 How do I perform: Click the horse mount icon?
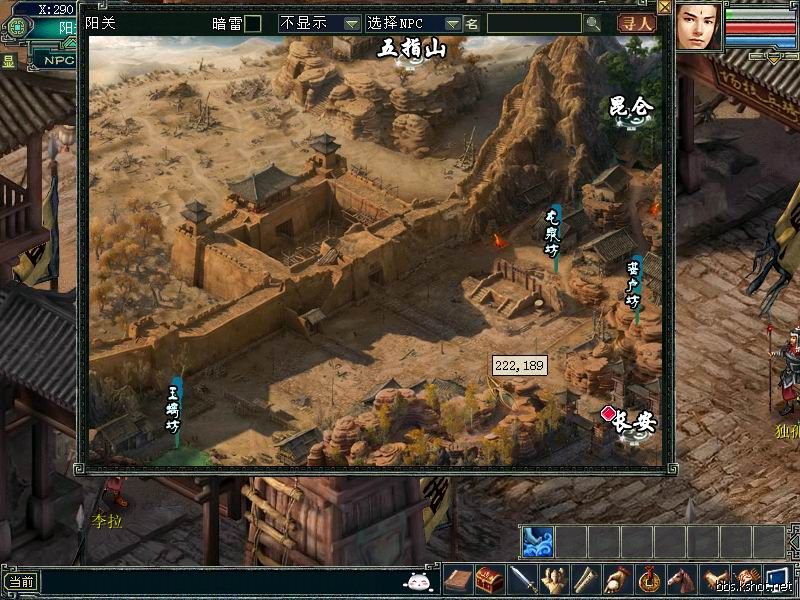pos(682,579)
